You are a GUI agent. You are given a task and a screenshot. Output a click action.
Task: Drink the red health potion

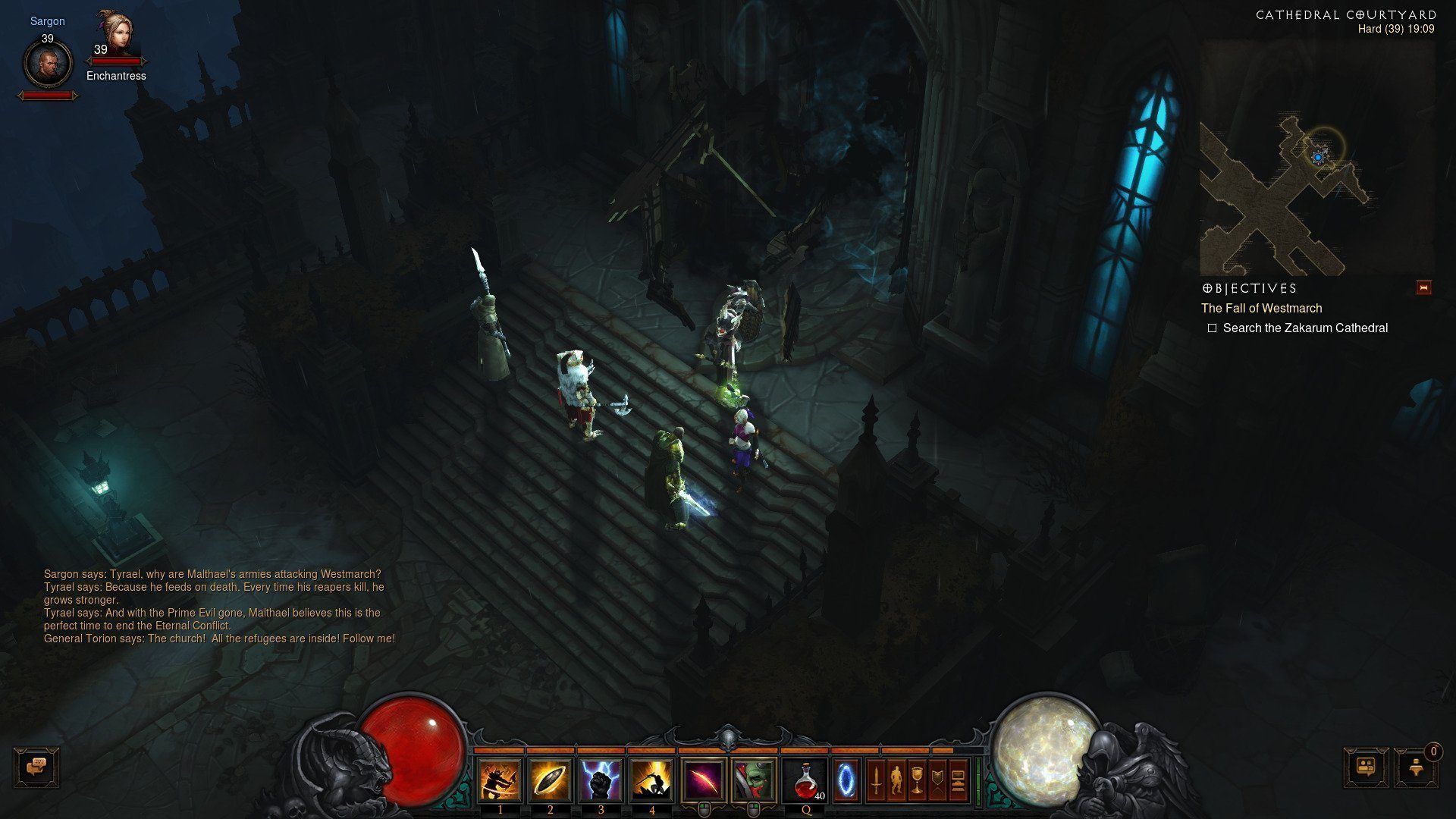click(806, 780)
